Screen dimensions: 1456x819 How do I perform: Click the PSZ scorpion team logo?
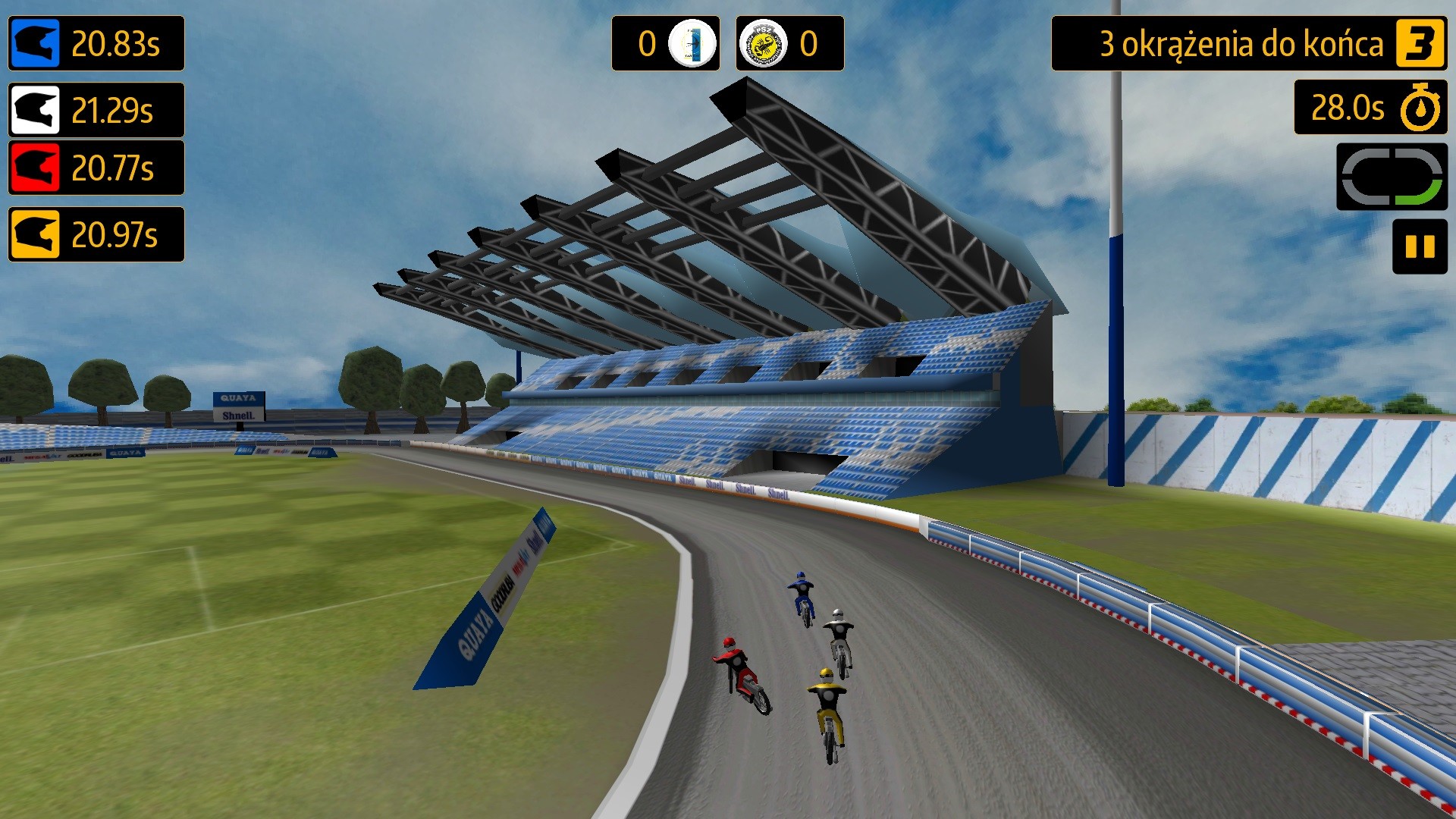(x=762, y=44)
